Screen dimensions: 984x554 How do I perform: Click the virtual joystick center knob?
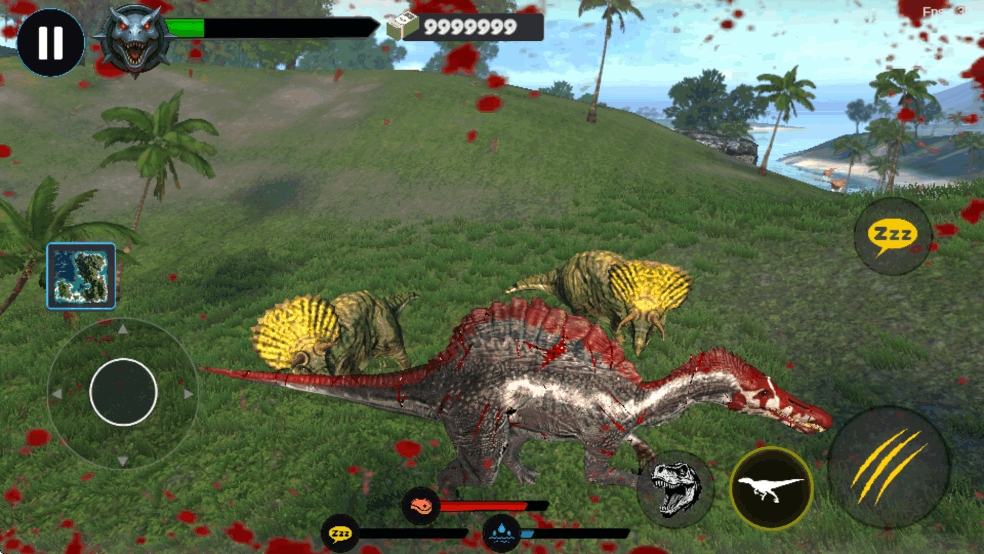[x=123, y=392]
